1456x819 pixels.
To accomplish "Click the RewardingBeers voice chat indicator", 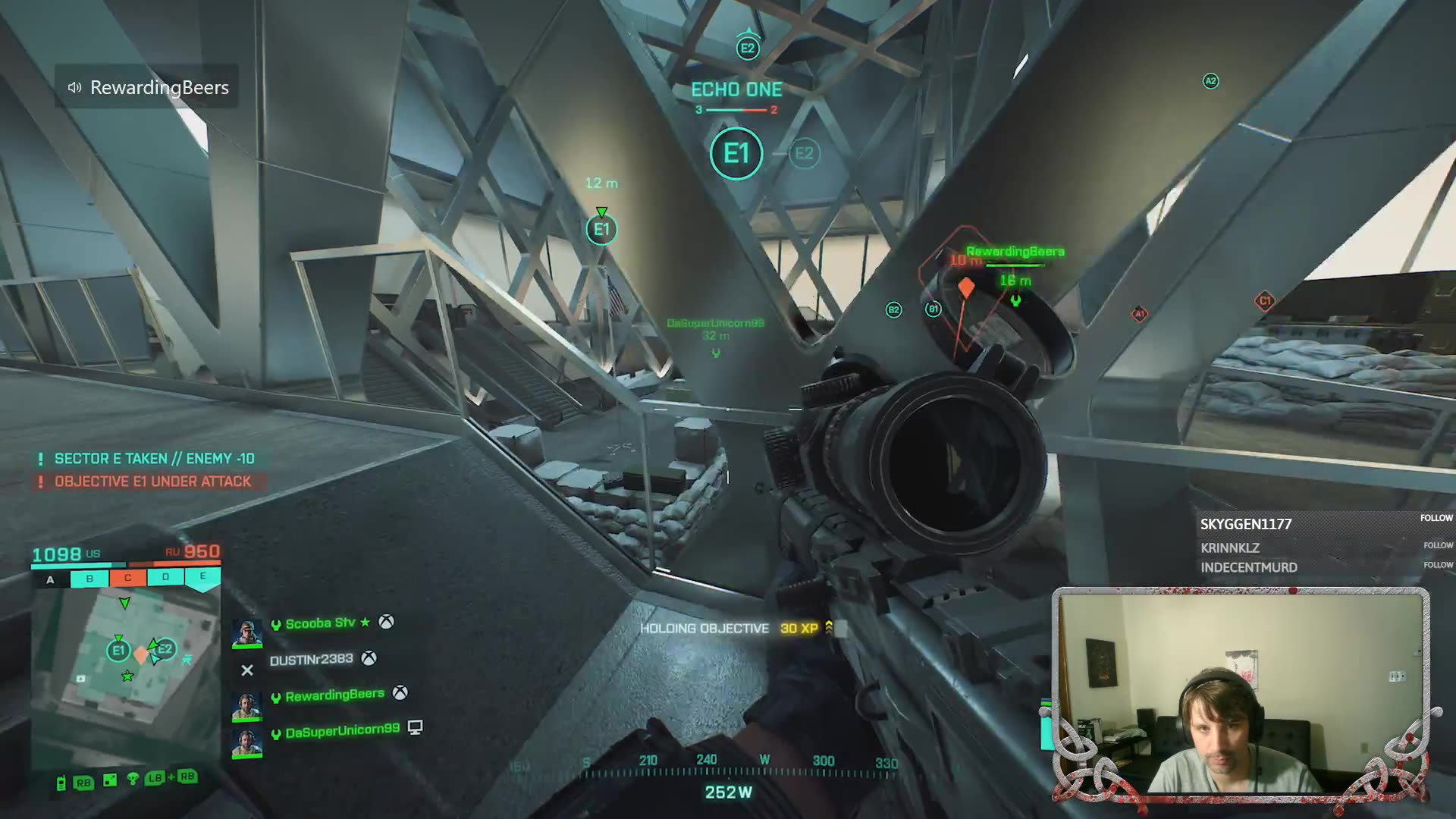I will point(148,87).
